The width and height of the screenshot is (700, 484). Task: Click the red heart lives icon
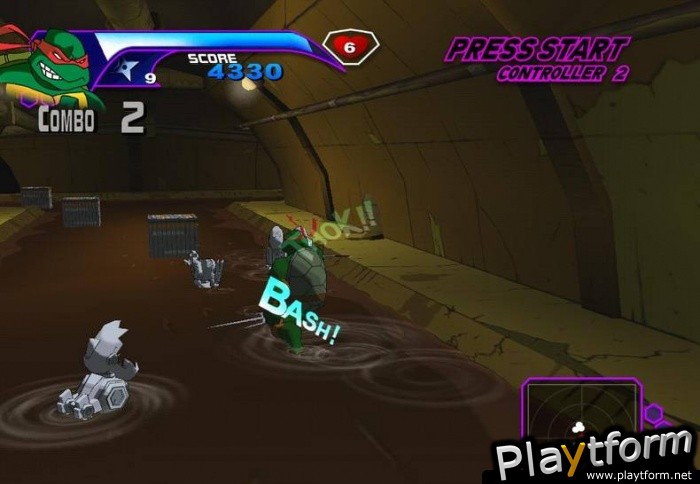click(x=350, y=47)
